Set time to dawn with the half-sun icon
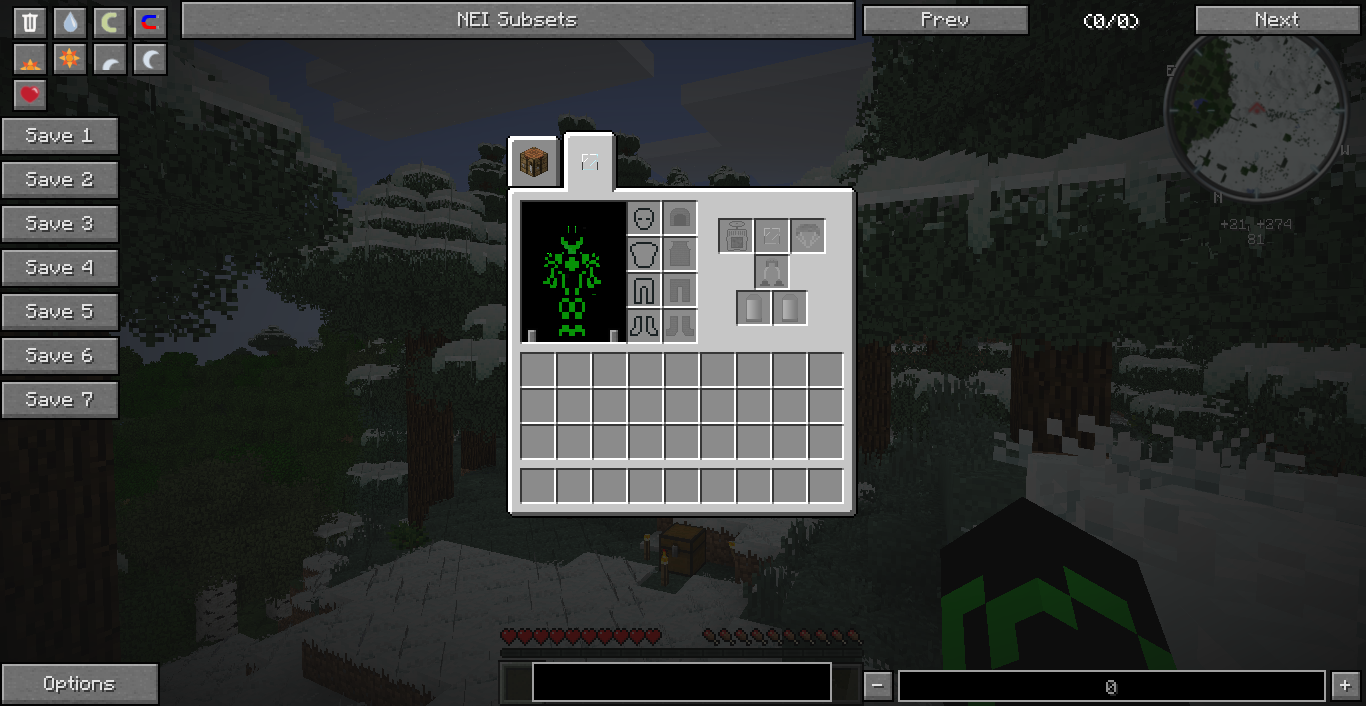The width and height of the screenshot is (1366, 706). click(x=30, y=60)
